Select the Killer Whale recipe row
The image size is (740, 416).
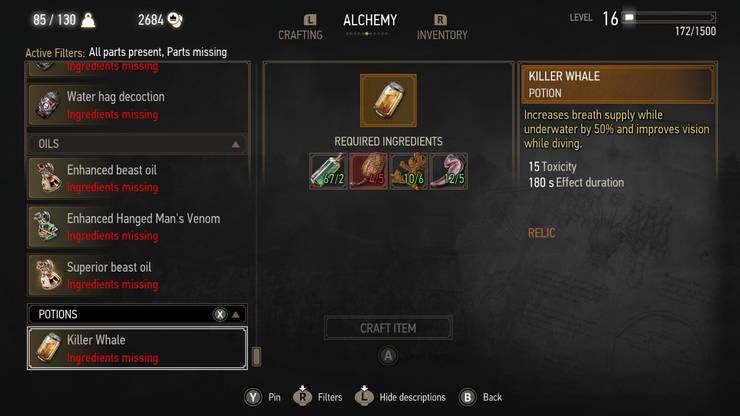[137, 348]
